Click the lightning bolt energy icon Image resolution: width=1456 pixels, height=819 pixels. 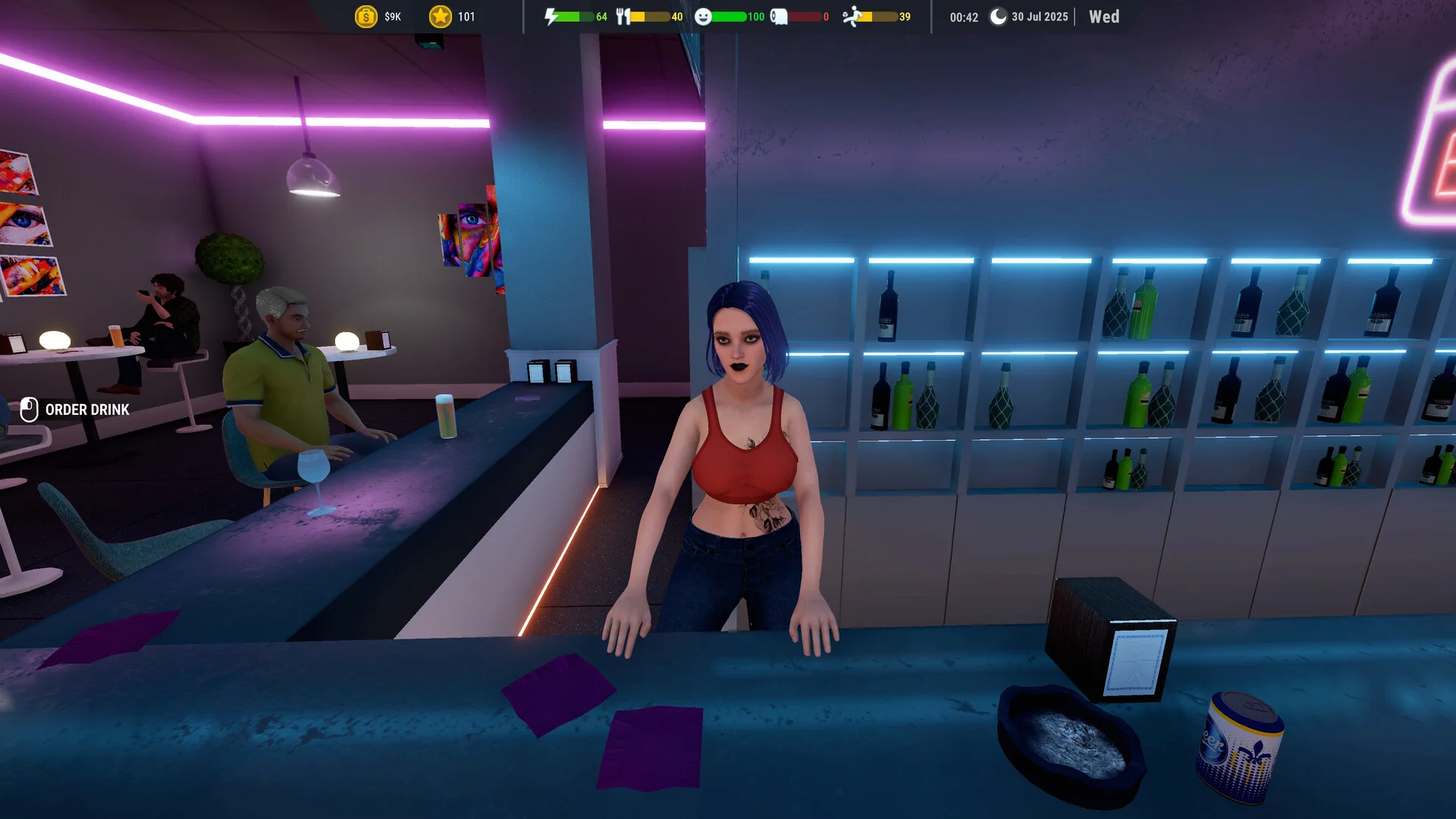click(551, 17)
